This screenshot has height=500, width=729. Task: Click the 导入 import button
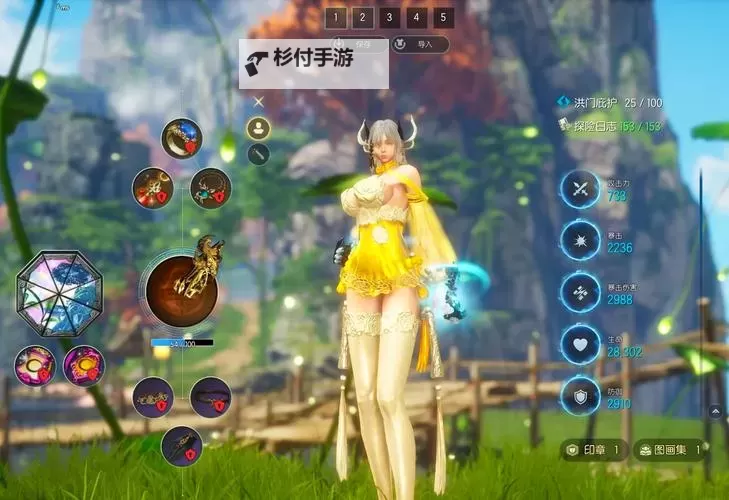(420, 44)
